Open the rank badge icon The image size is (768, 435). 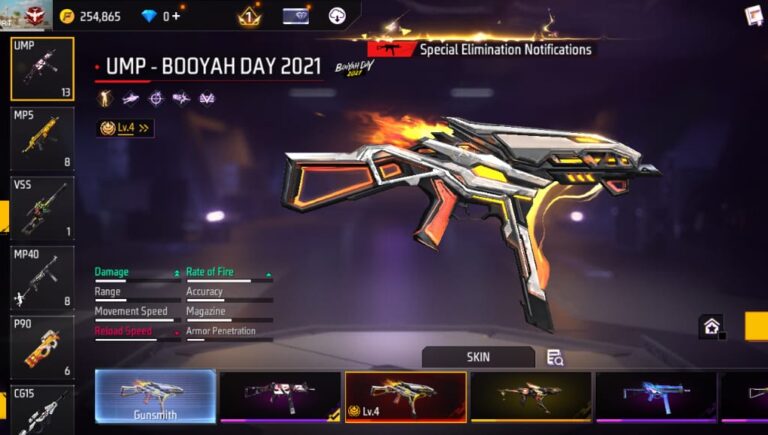click(248, 16)
